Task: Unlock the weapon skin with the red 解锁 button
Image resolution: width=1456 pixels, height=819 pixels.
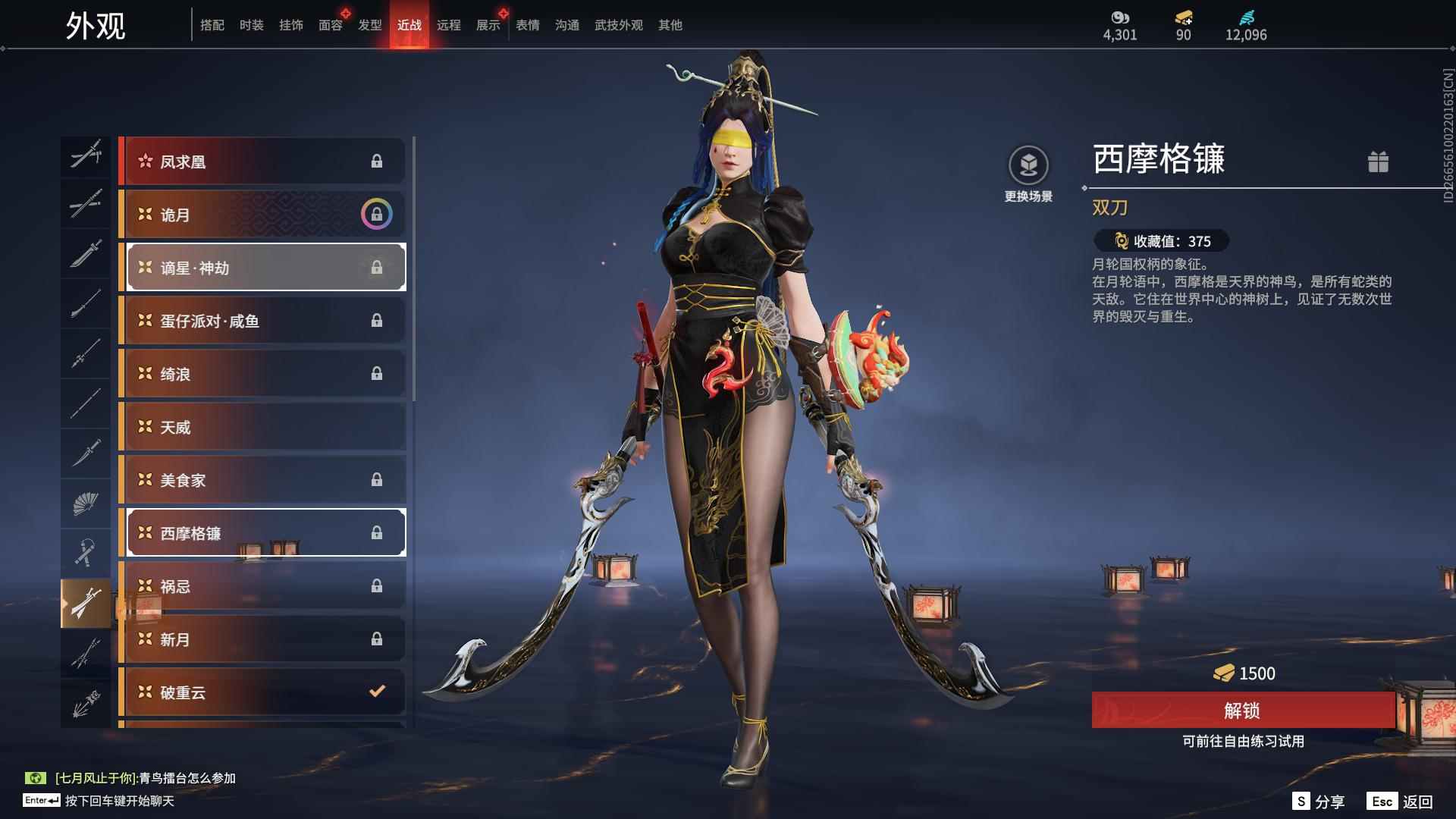Action: (1242, 711)
